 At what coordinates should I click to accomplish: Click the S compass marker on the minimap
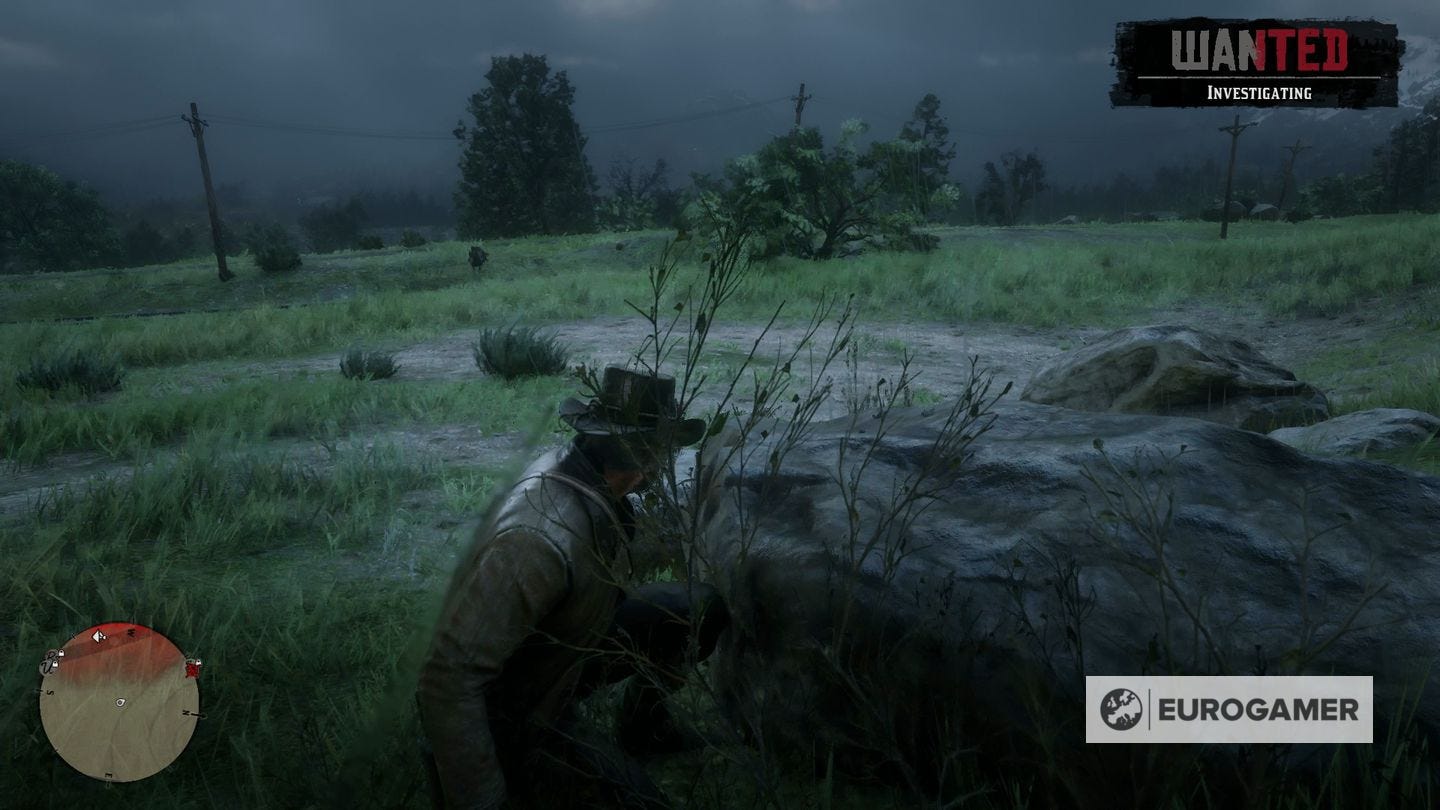(x=50, y=691)
